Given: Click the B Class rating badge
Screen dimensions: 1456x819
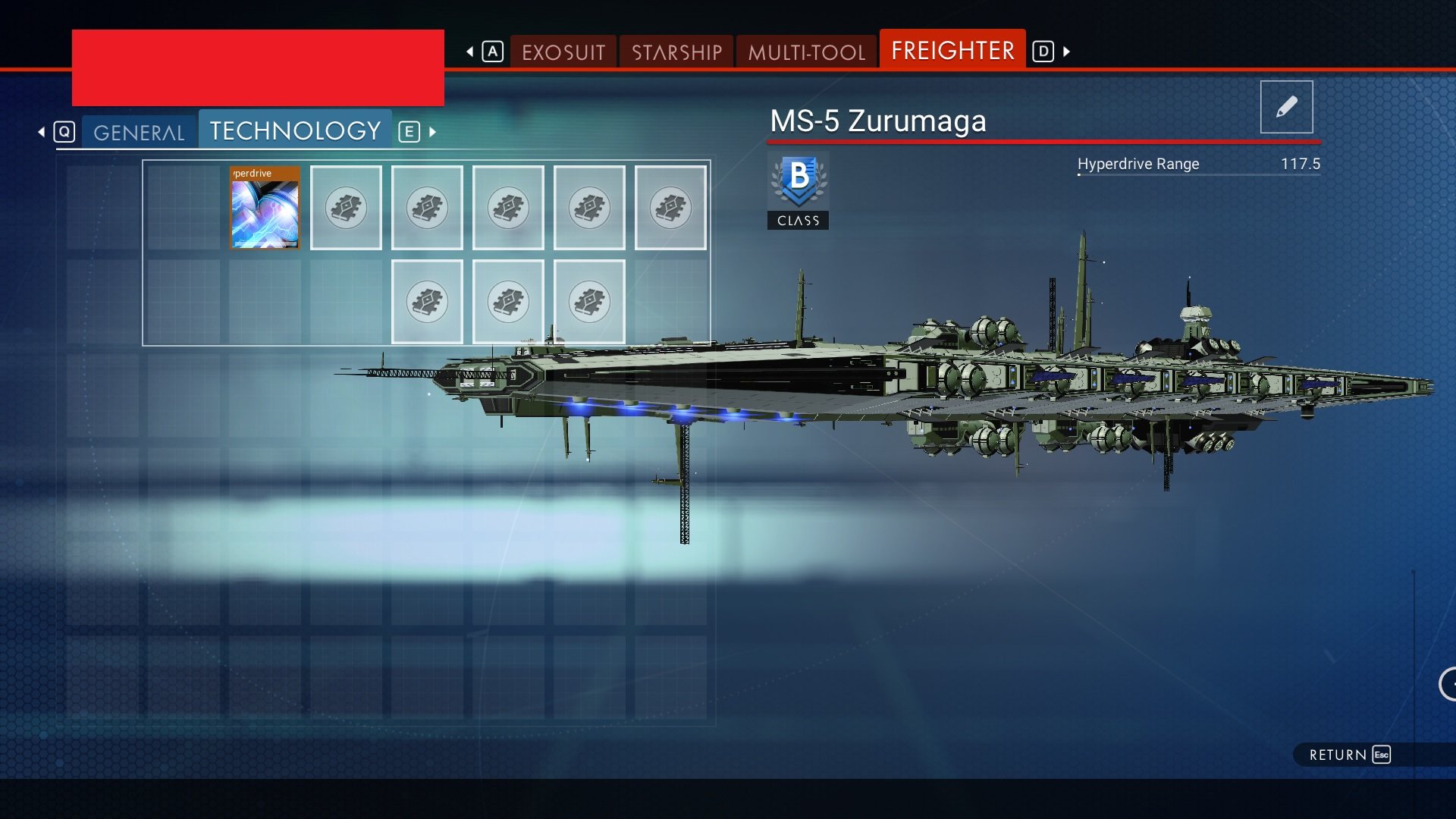Looking at the screenshot, I should pyautogui.click(x=798, y=190).
